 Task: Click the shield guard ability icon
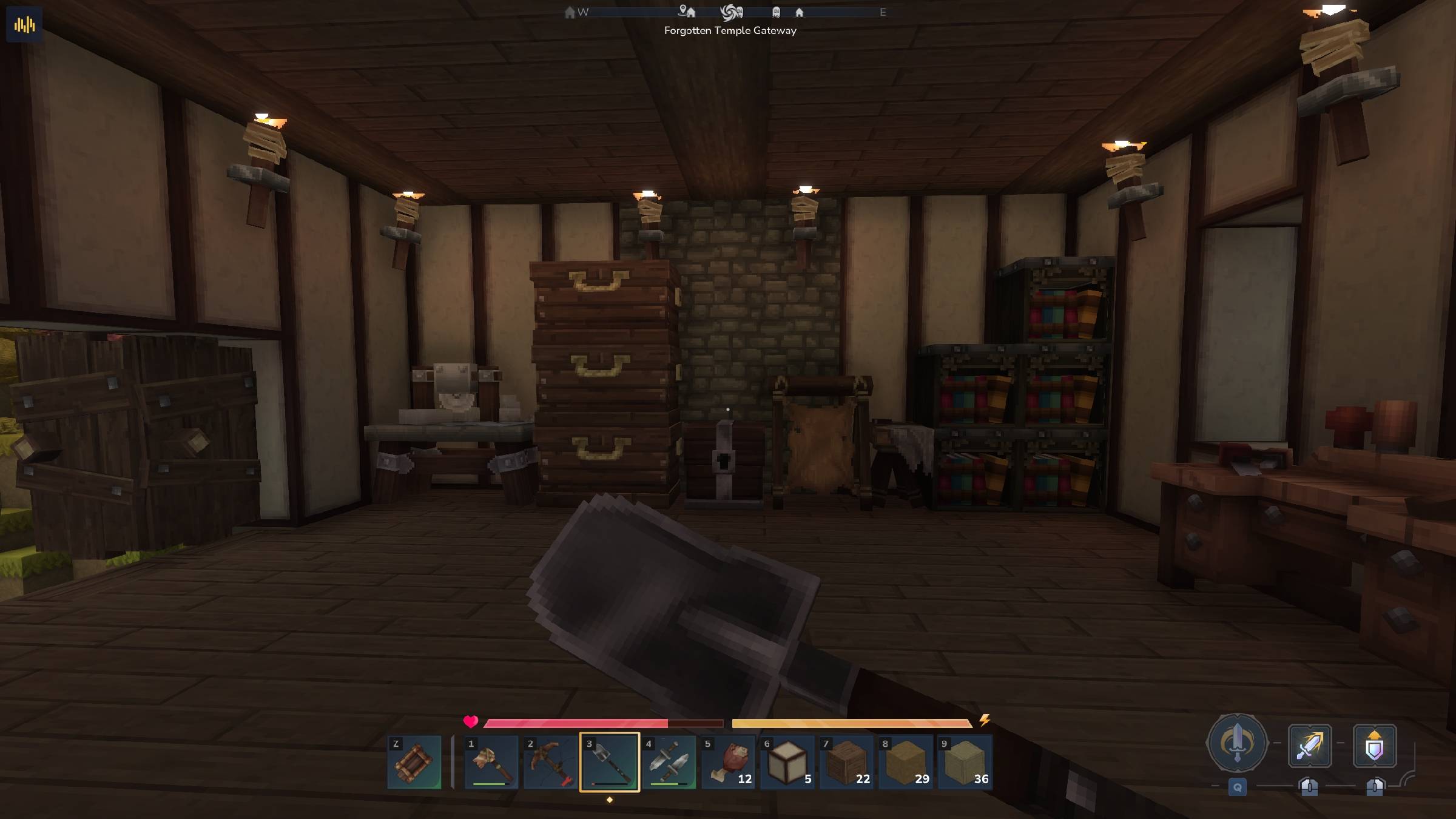[x=1375, y=746]
